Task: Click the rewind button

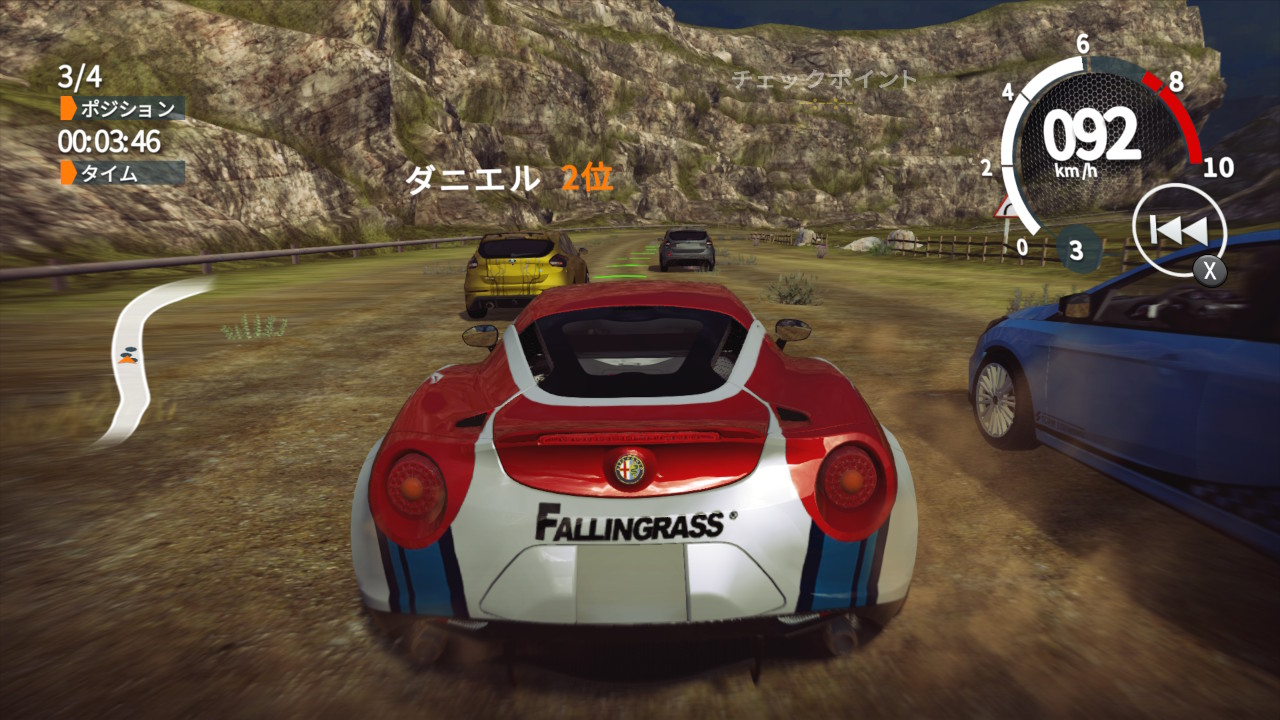Action: click(x=1178, y=231)
